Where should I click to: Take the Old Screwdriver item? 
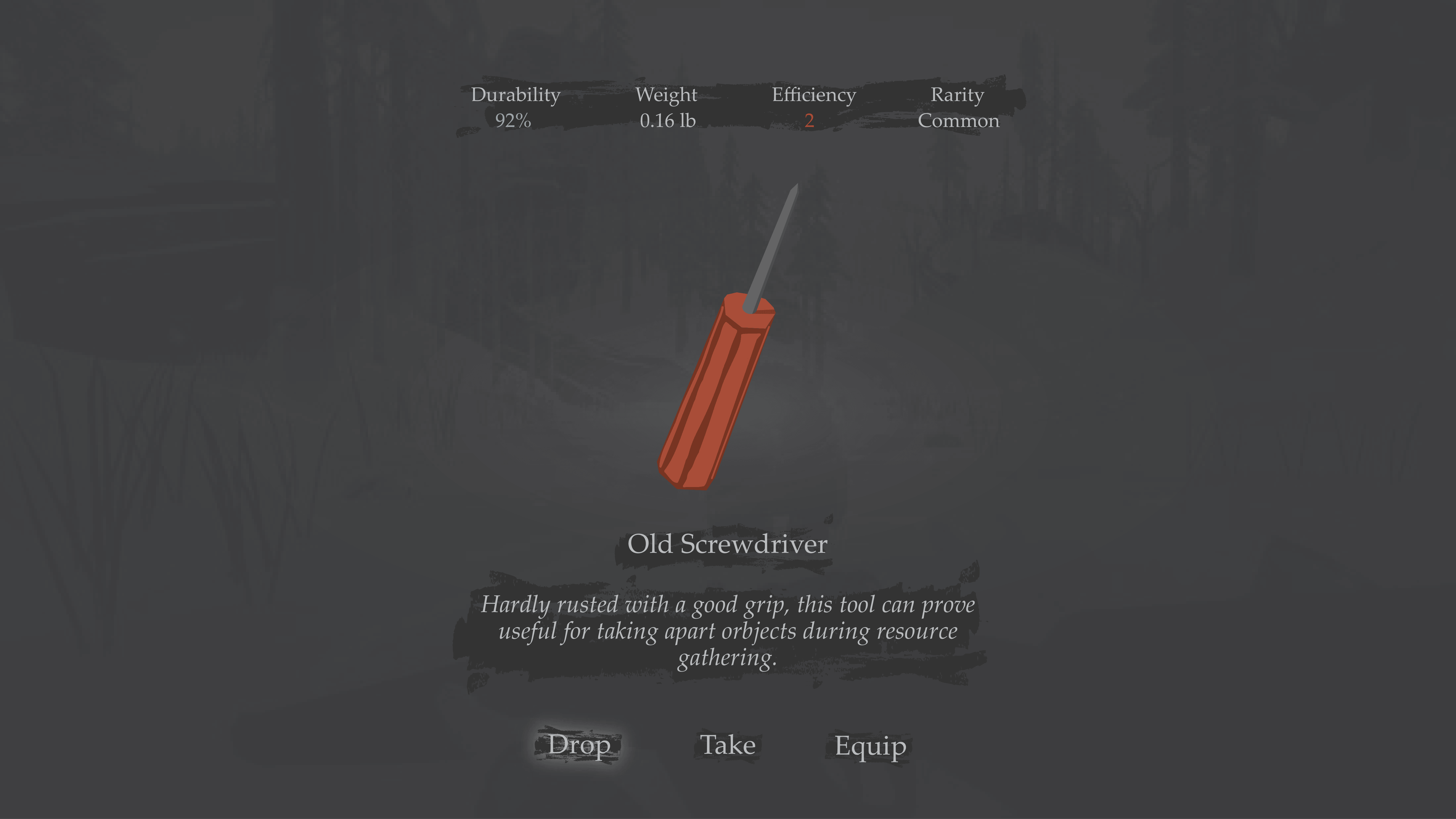(x=727, y=745)
